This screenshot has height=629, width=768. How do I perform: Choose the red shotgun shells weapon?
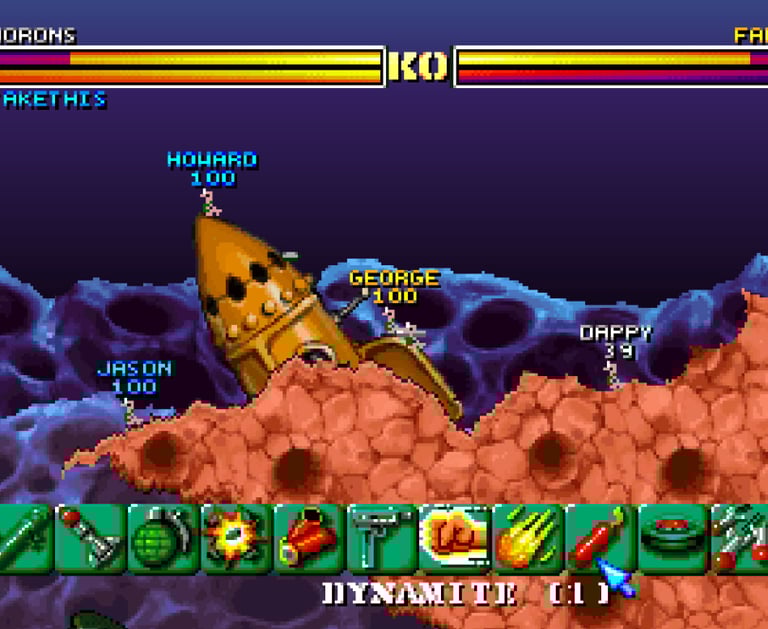pyautogui.click(x=309, y=538)
